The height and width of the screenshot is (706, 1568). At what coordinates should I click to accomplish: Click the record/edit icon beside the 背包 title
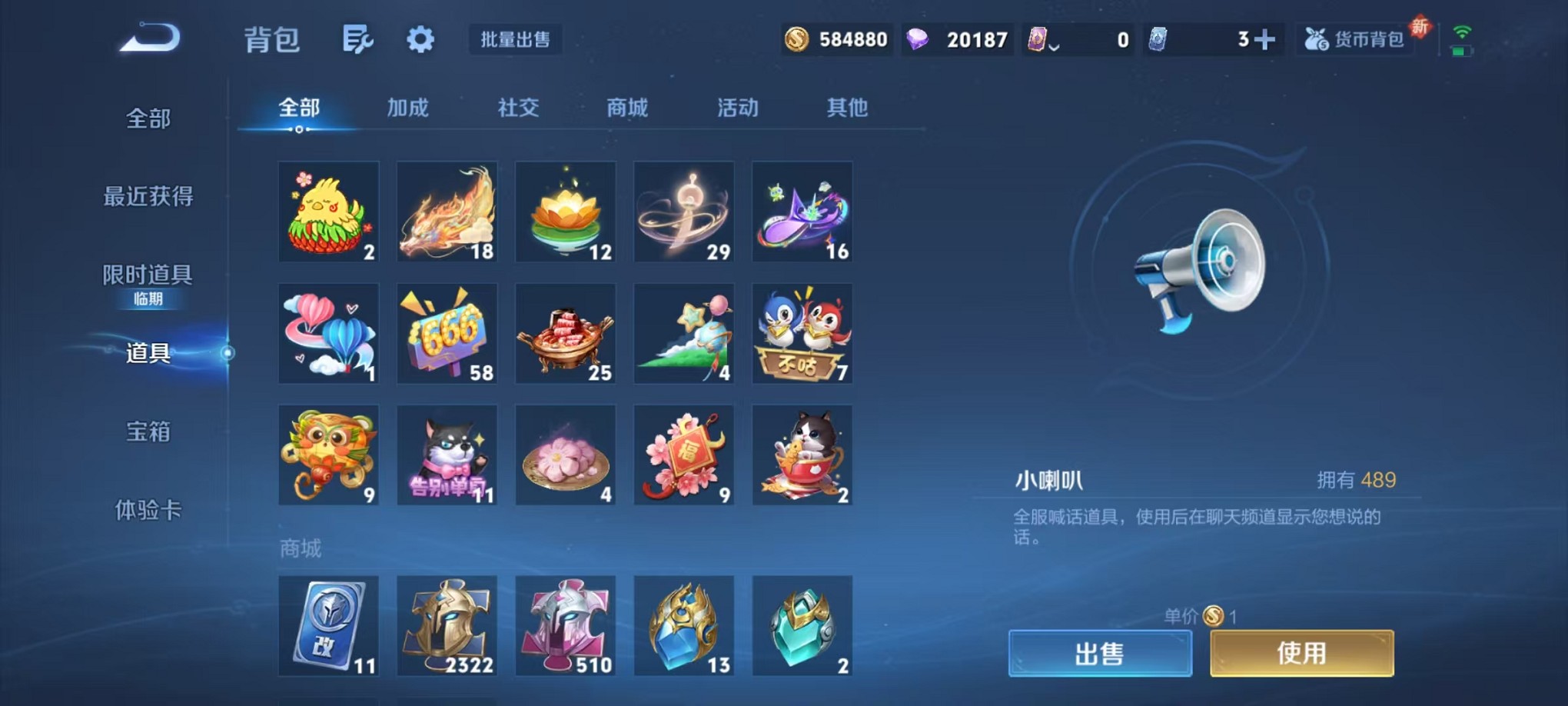tap(358, 38)
